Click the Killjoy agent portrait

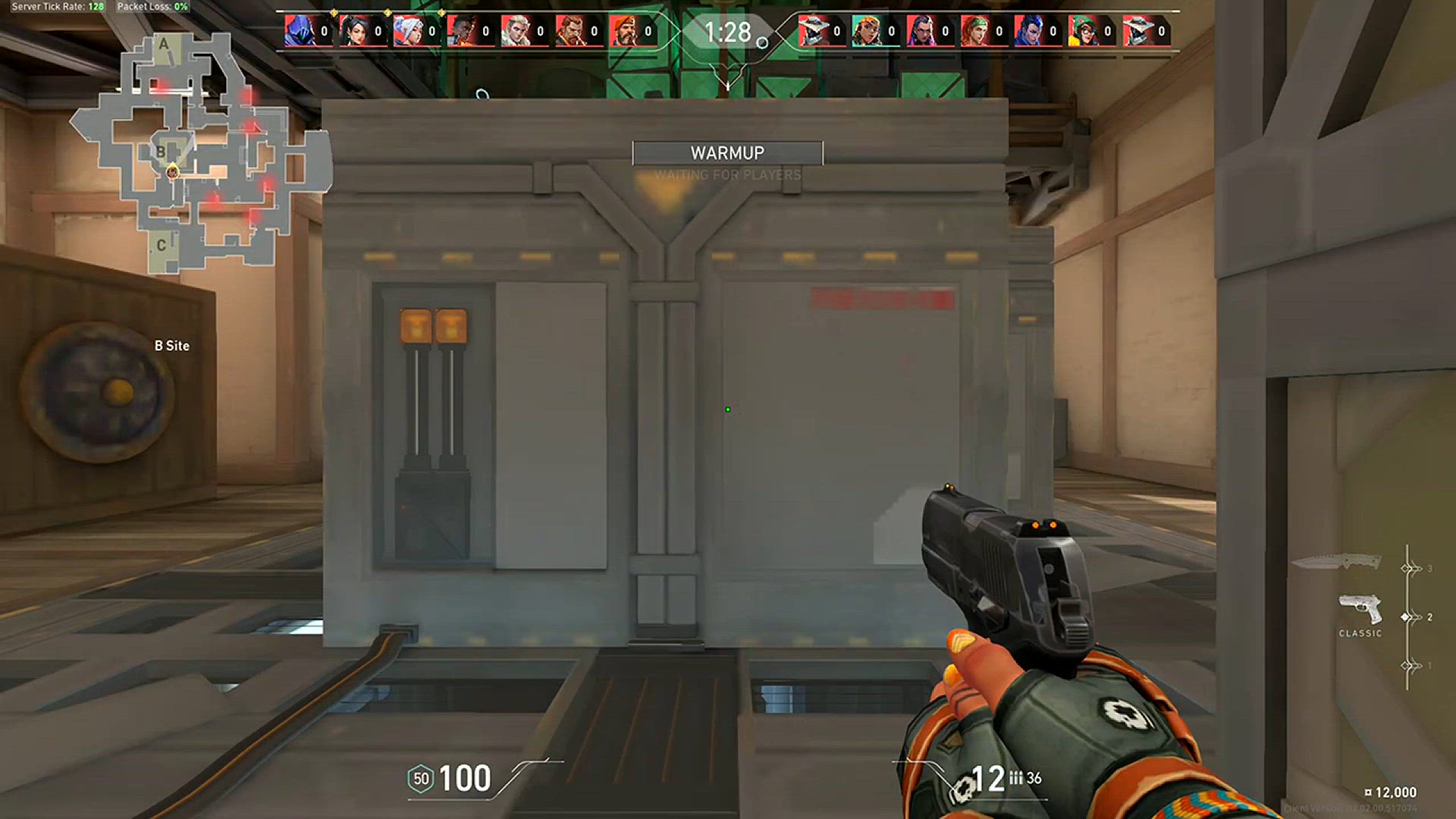1082,31
